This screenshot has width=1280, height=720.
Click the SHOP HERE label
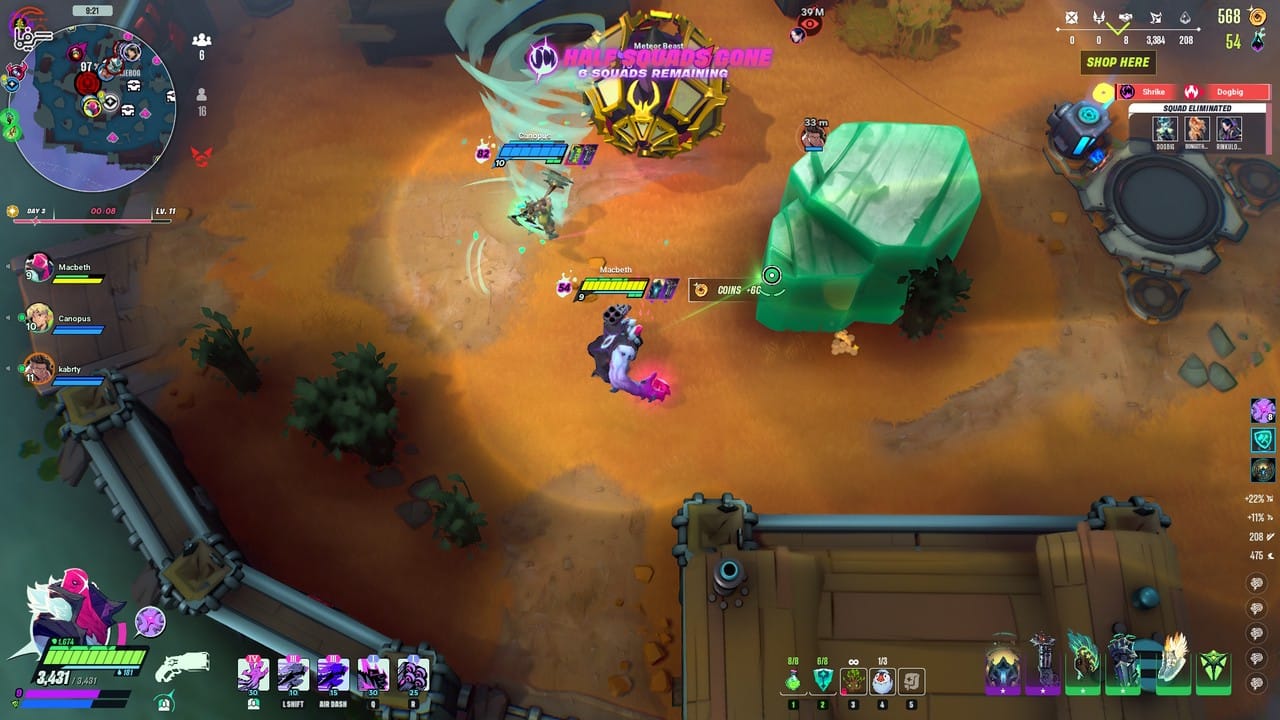(1117, 62)
